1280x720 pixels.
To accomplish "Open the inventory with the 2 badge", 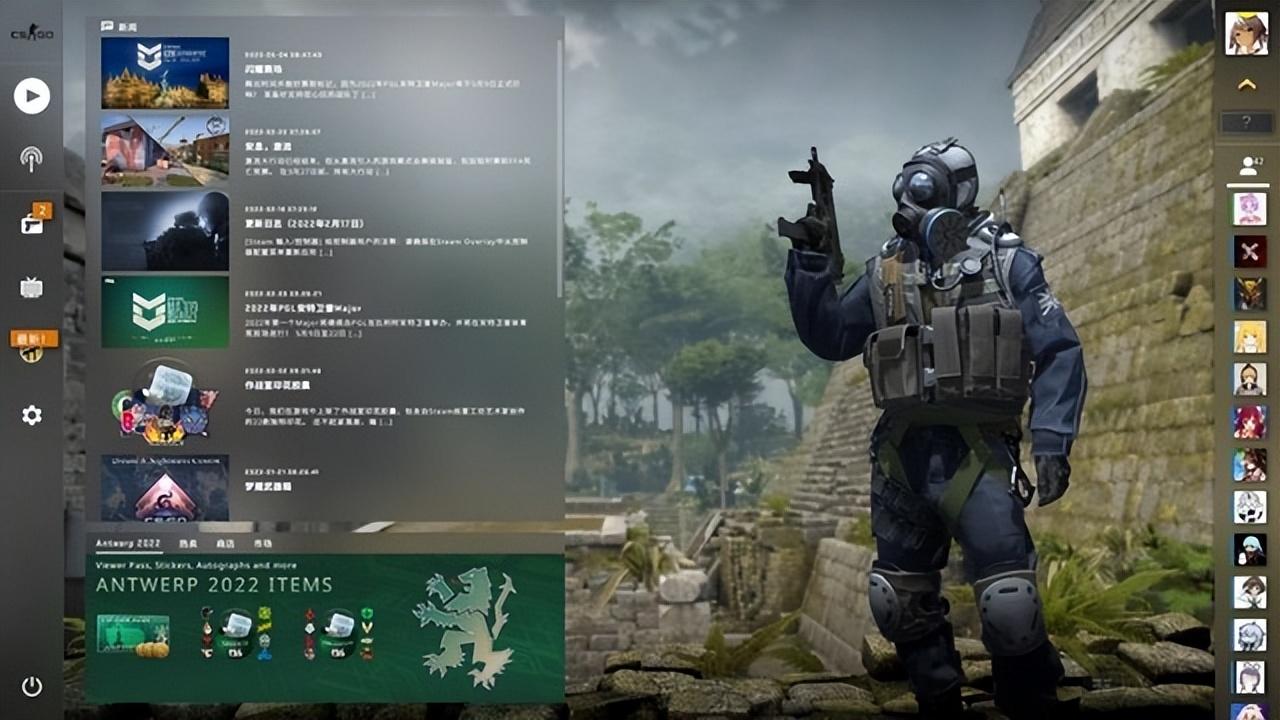I will tap(32, 222).
